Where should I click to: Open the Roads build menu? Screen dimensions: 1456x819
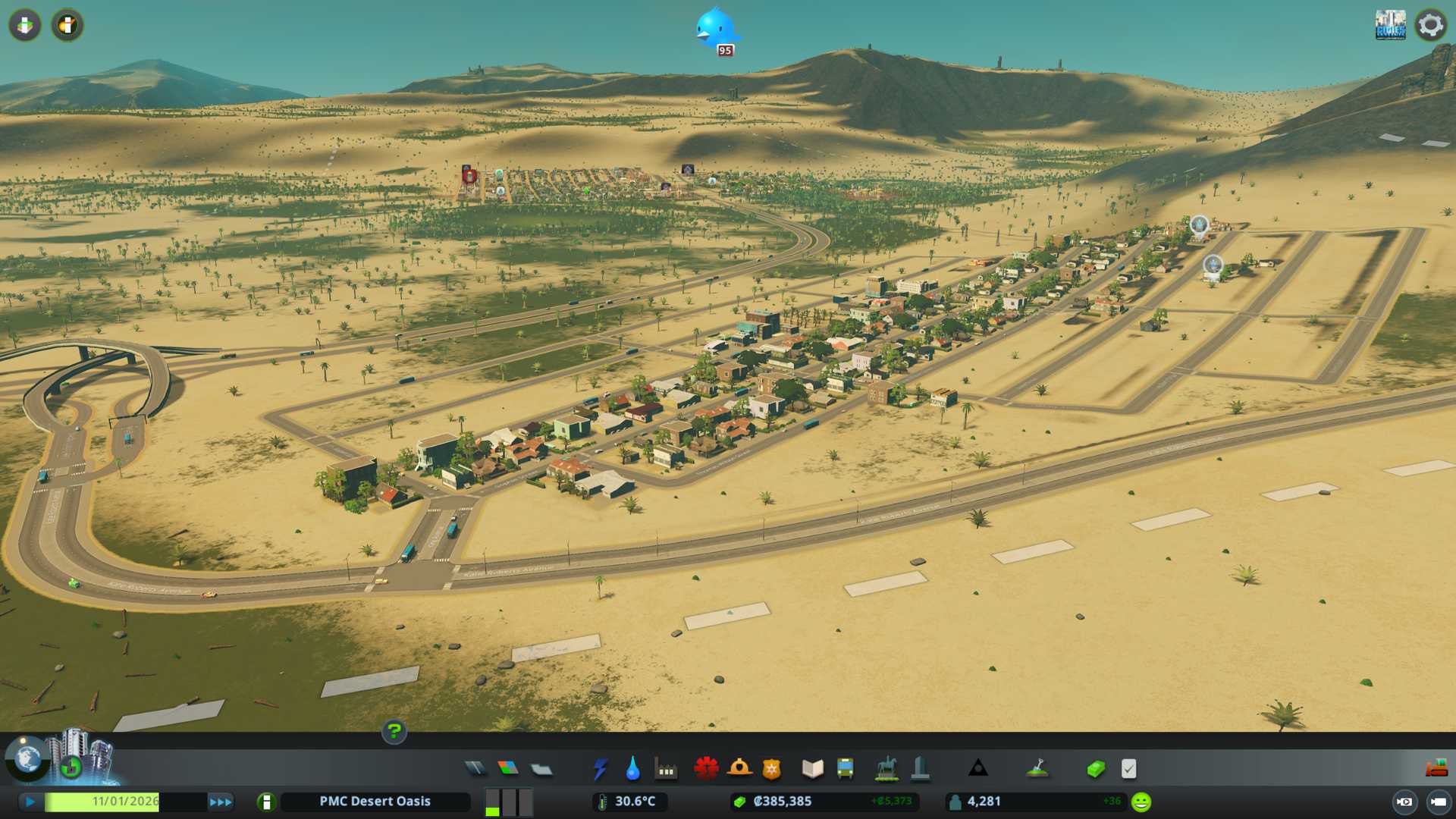(475, 769)
